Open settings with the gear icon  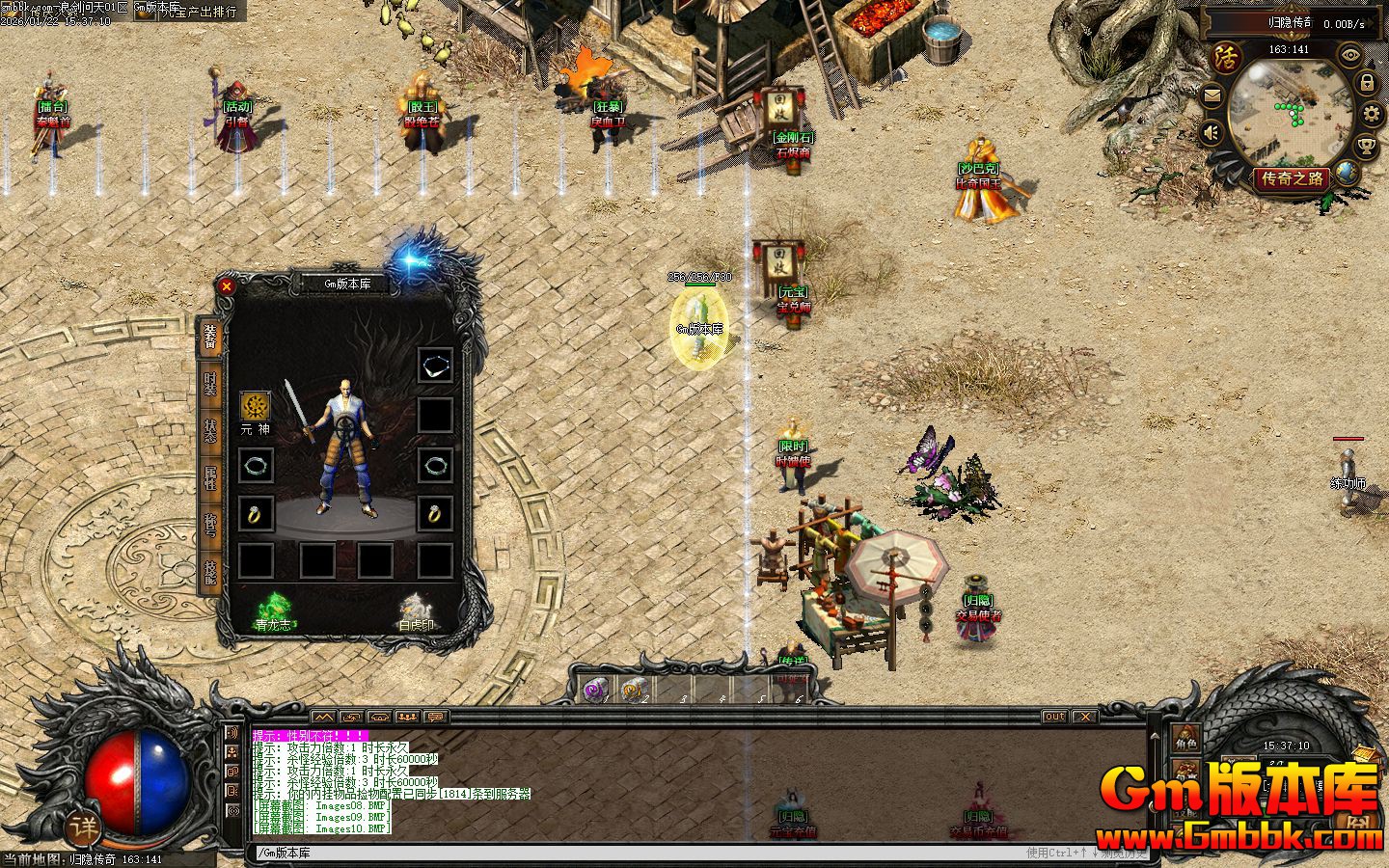coord(1371,116)
